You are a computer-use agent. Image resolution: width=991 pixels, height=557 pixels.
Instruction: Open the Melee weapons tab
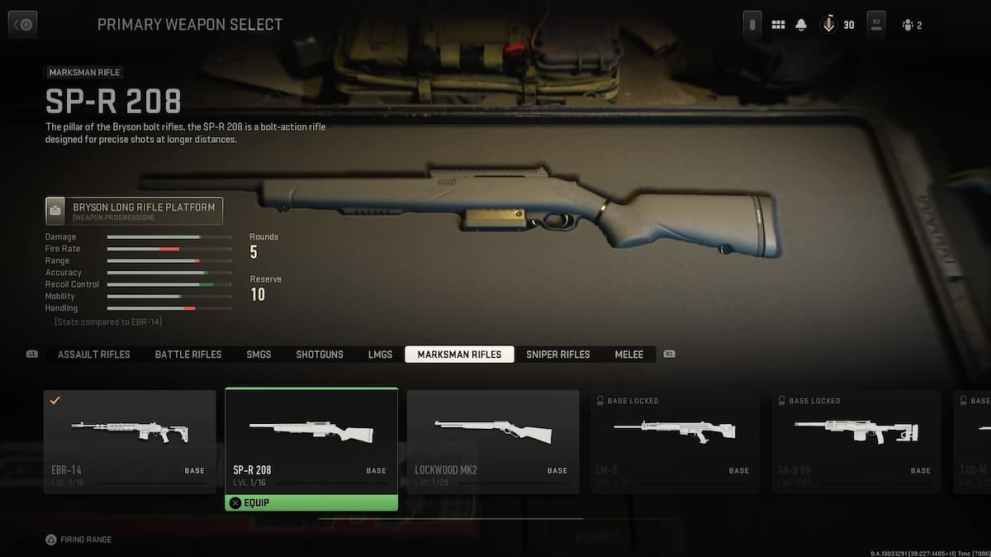pyautogui.click(x=629, y=355)
